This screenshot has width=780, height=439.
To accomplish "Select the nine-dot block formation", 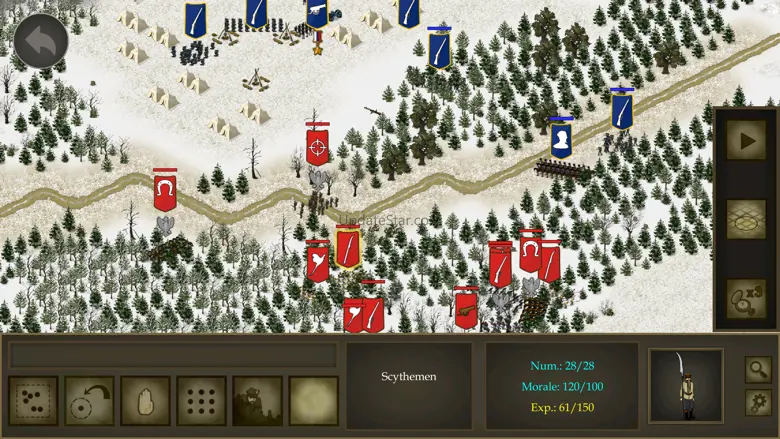I will (202, 400).
